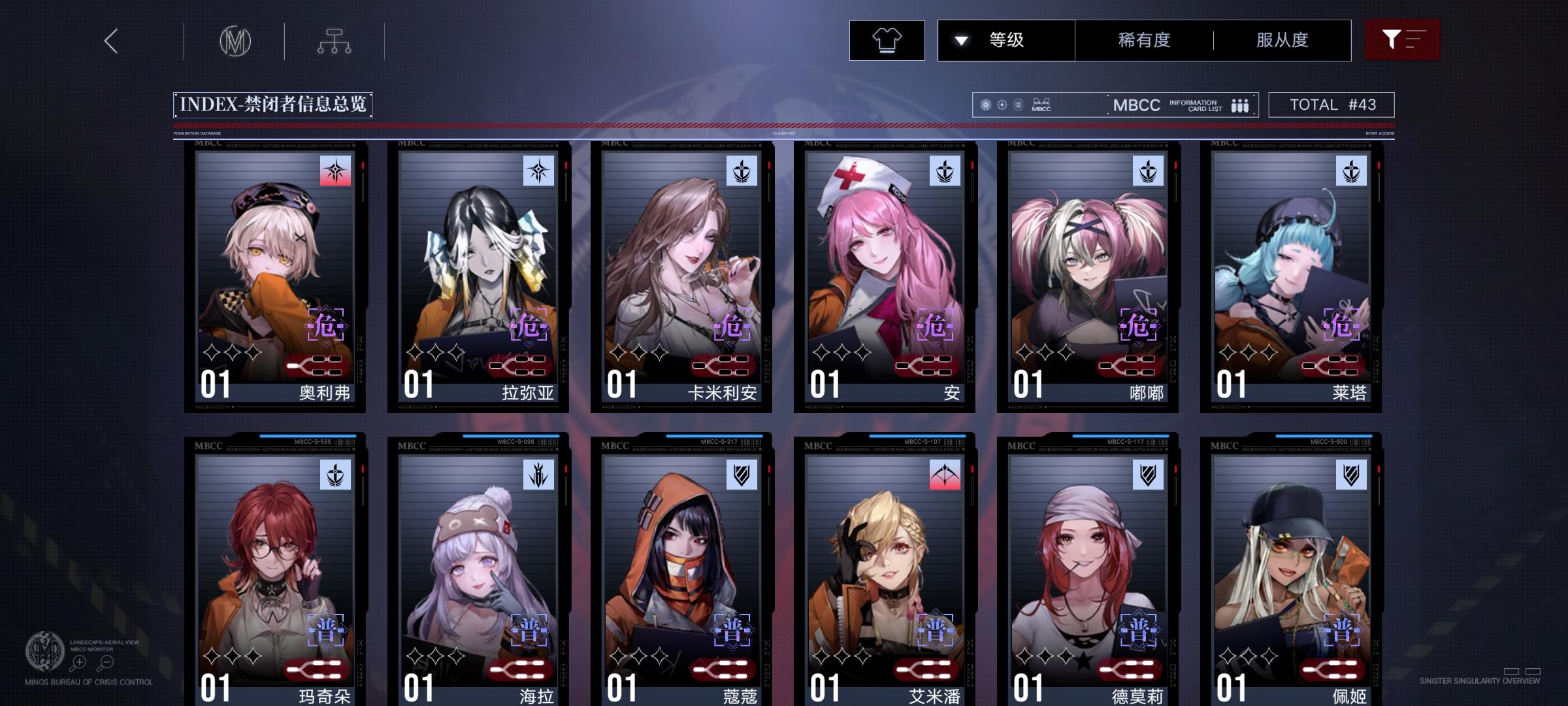Click the back arrow at top-left
Image resolution: width=1568 pixels, height=706 pixels.
(x=110, y=40)
